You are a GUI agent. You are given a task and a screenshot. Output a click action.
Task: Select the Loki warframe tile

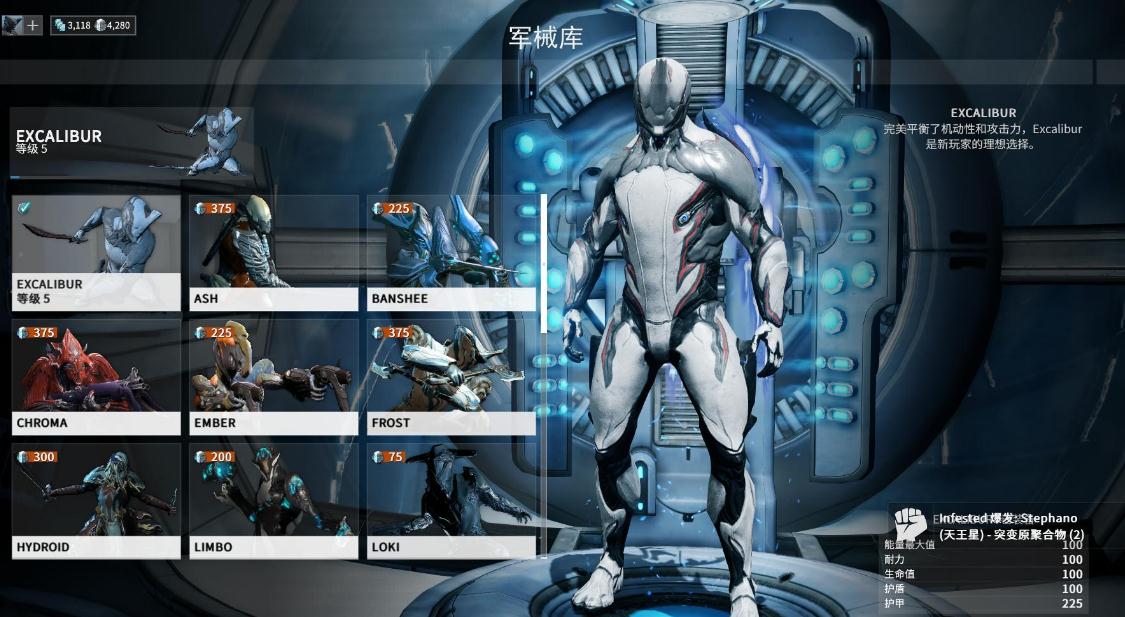point(451,500)
